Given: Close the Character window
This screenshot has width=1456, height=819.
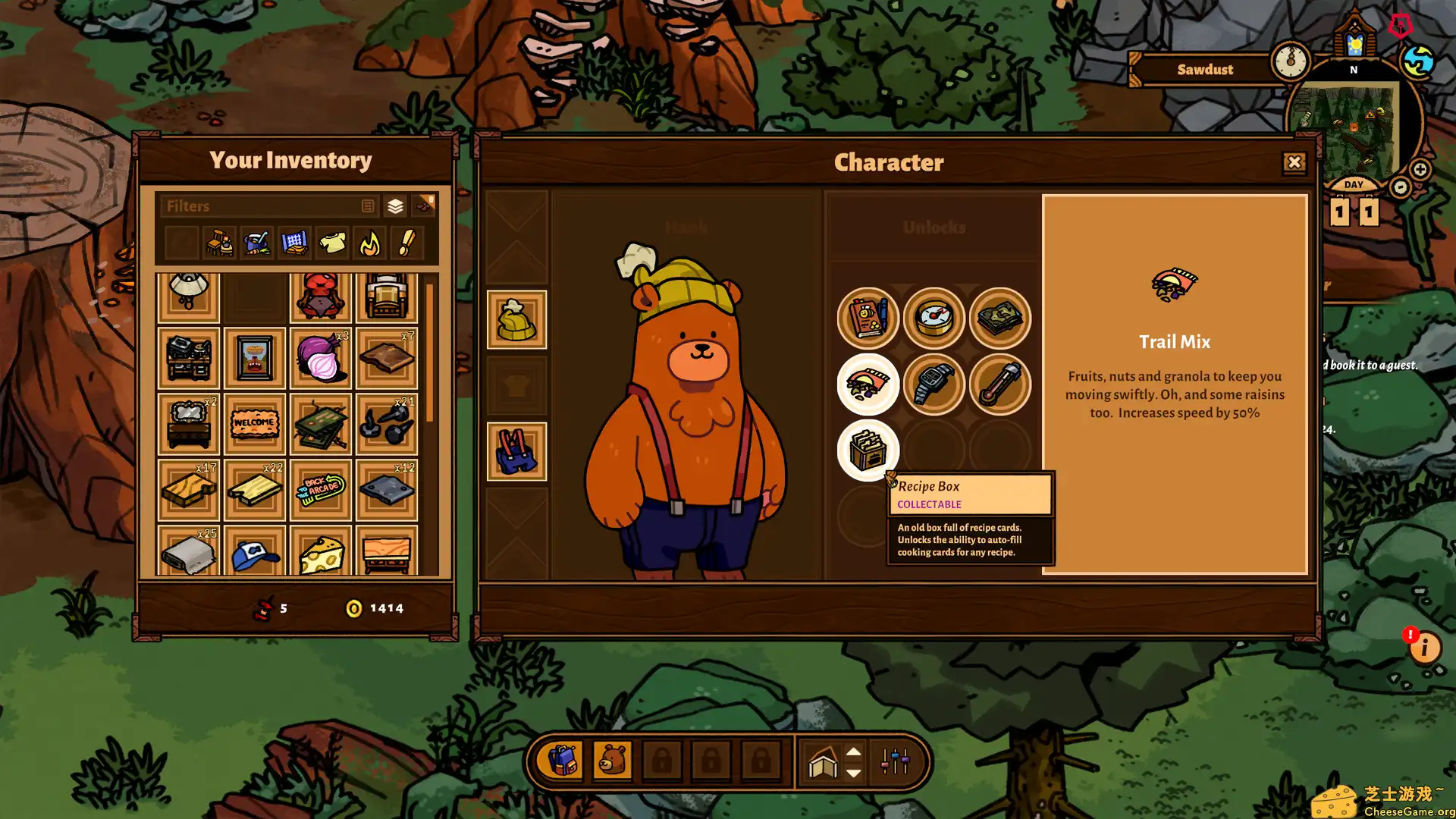Looking at the screenshot, I should 1294,162.
